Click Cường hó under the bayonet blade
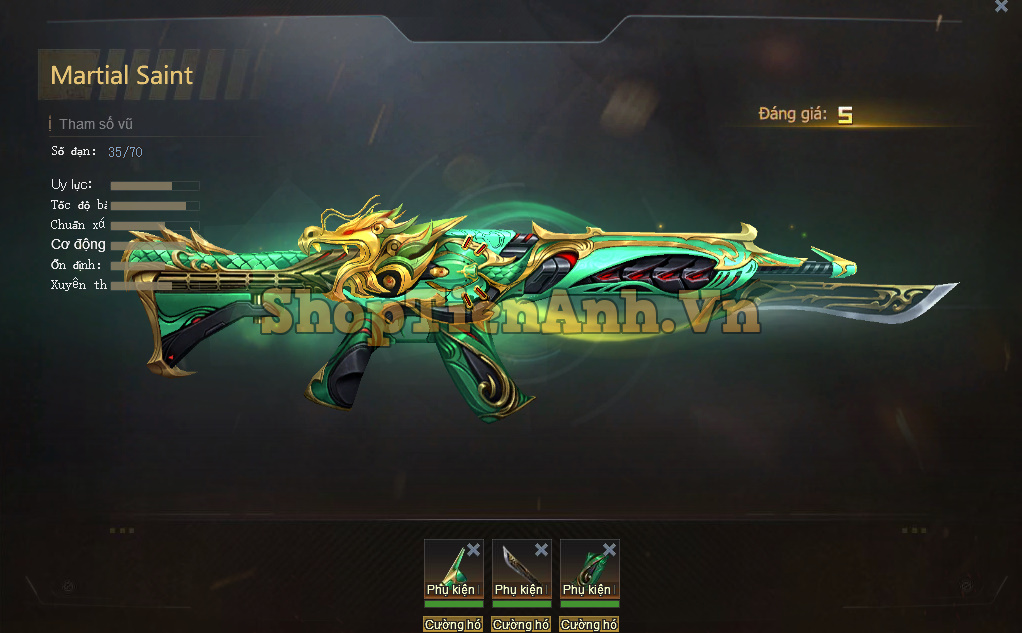Viewport: 1022px width, 633px height. [521, 625]
